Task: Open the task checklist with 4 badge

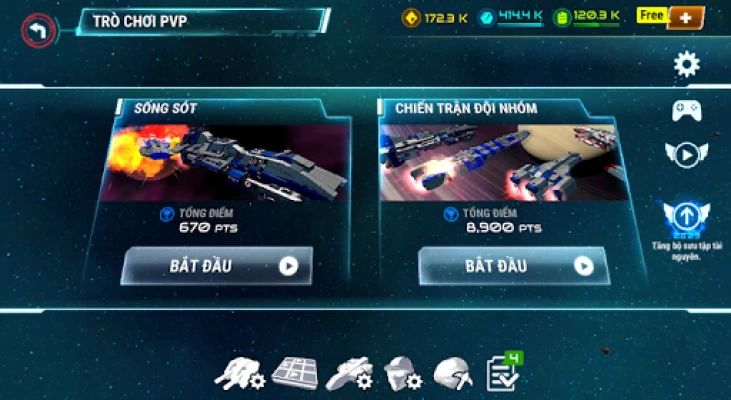Action: pos(502,372)
